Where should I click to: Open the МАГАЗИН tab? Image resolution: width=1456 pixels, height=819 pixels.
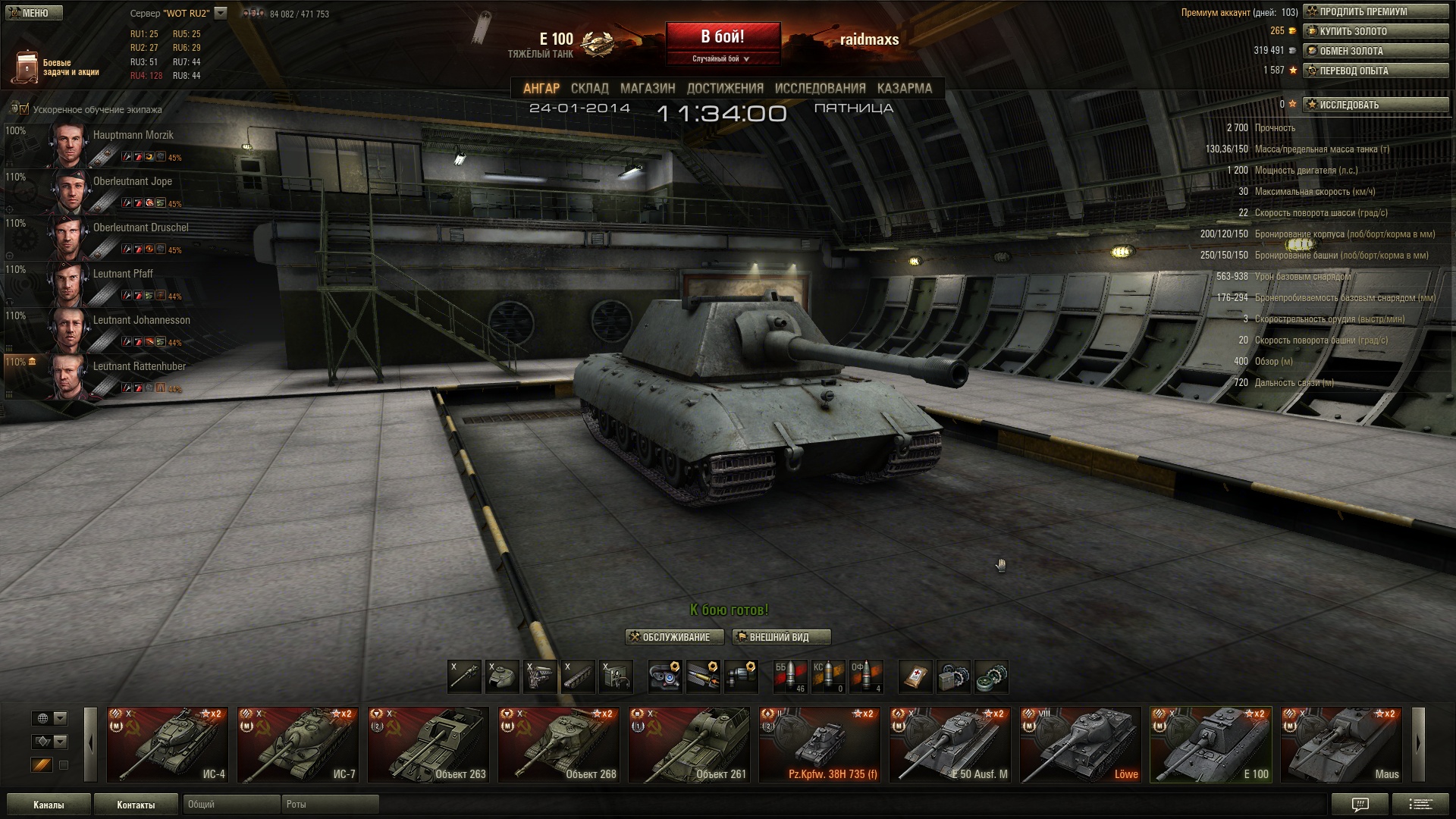click(x=648, y=88)
